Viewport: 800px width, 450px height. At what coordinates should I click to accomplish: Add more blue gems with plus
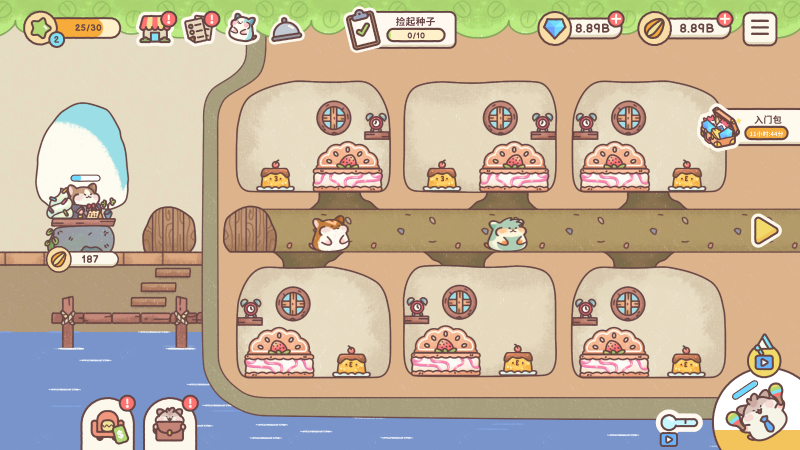615,19
